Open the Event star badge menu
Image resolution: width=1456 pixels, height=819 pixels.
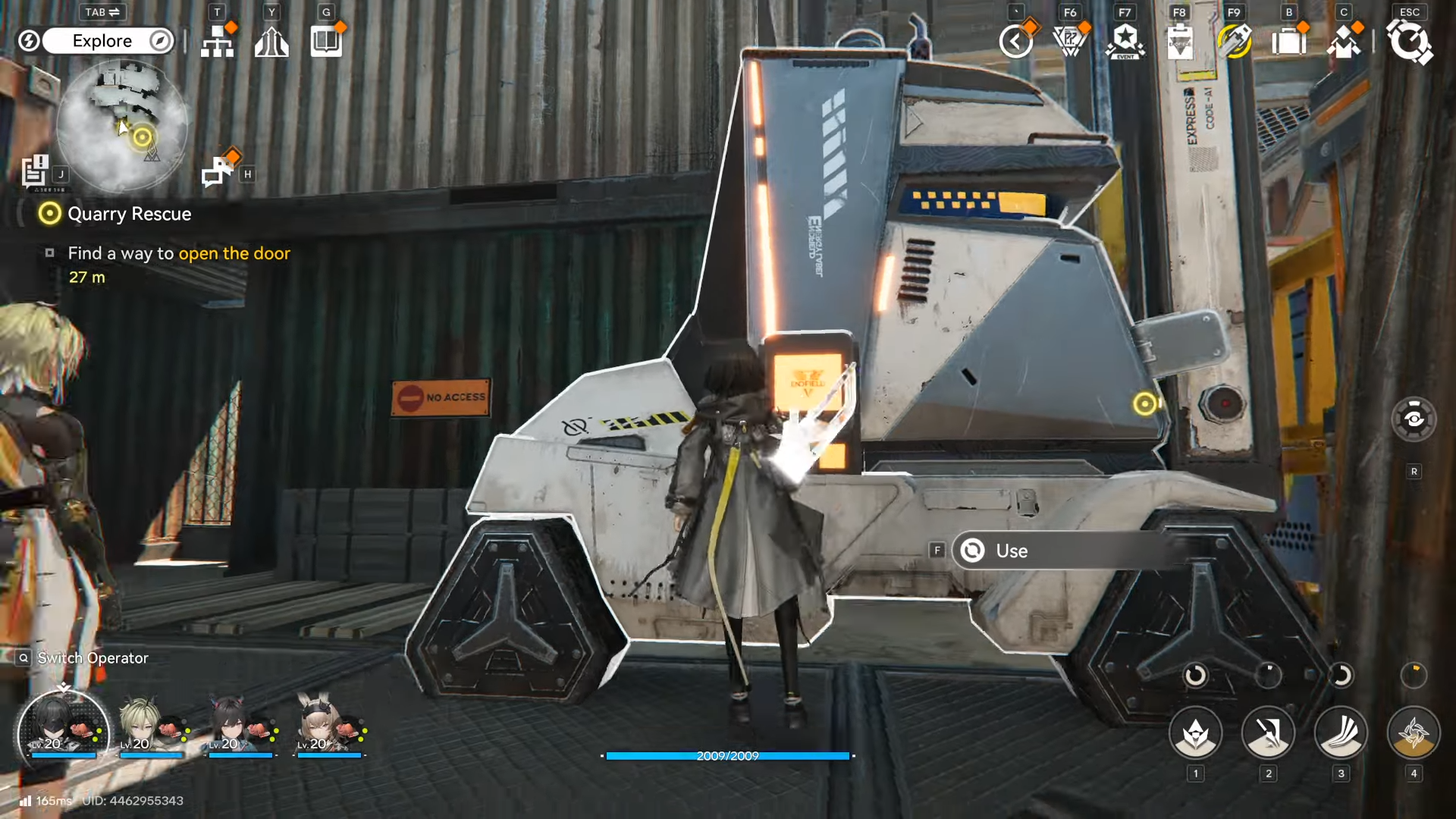coord(1125,42)
